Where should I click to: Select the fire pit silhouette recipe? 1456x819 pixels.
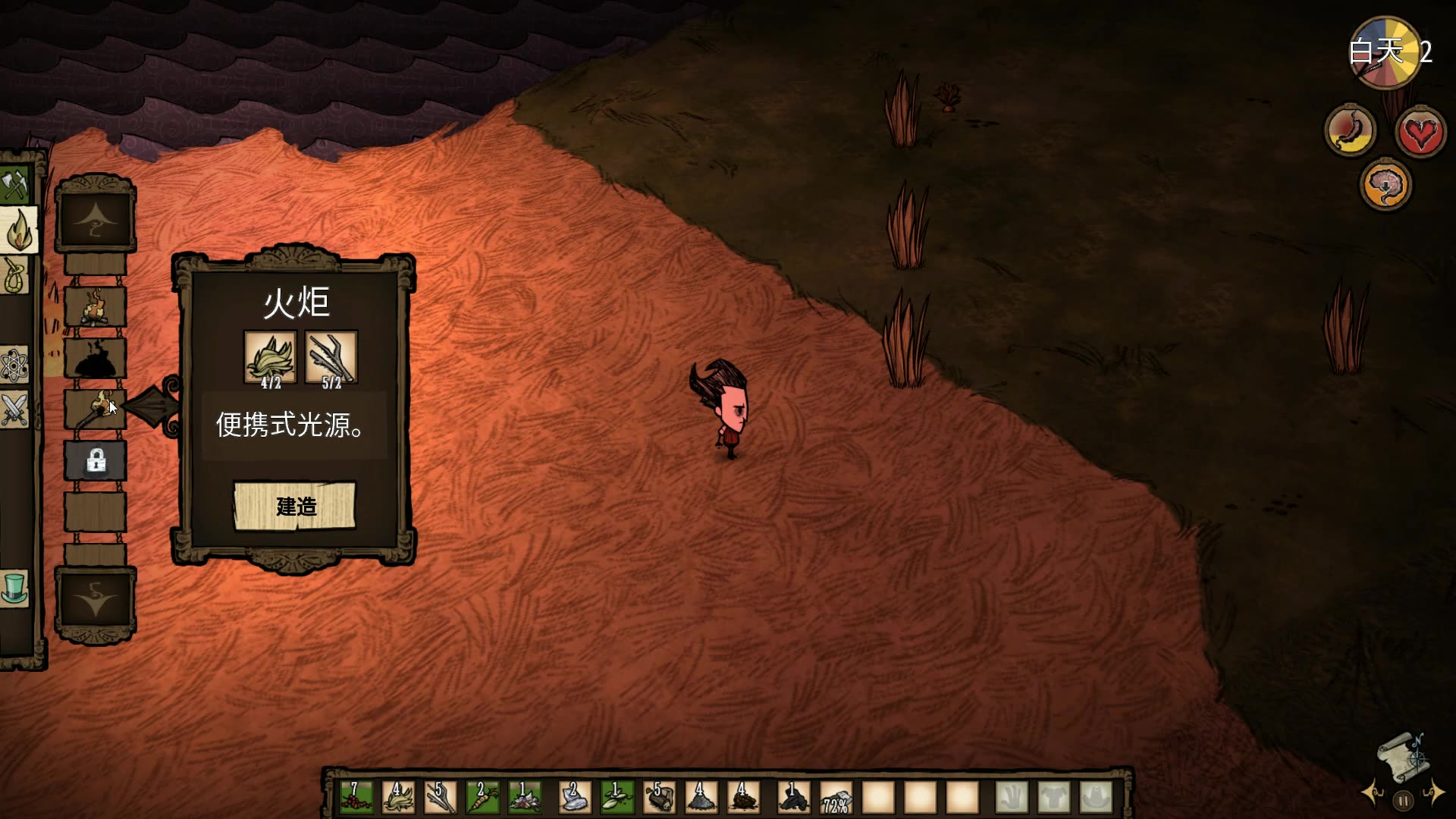tap(95, 358)
